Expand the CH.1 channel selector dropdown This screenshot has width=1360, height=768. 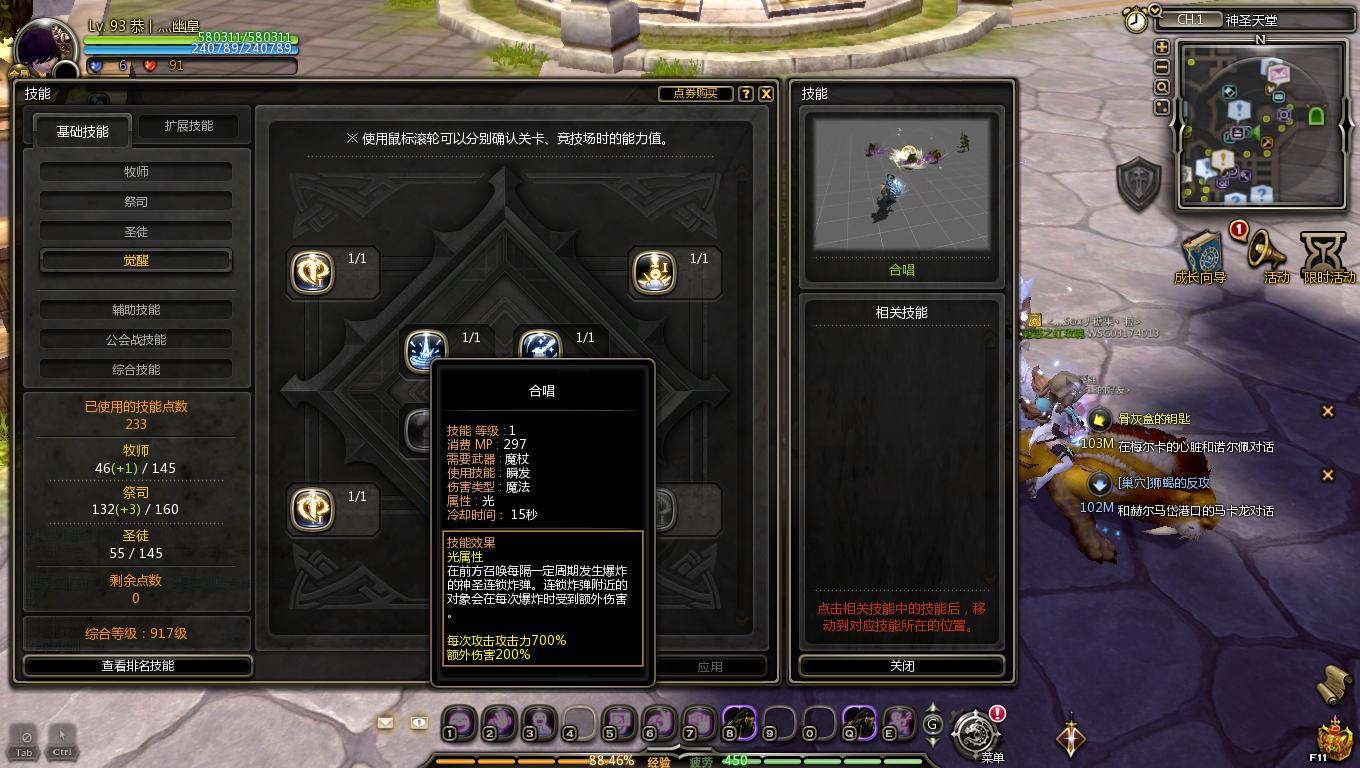(x=1191, y=19)
